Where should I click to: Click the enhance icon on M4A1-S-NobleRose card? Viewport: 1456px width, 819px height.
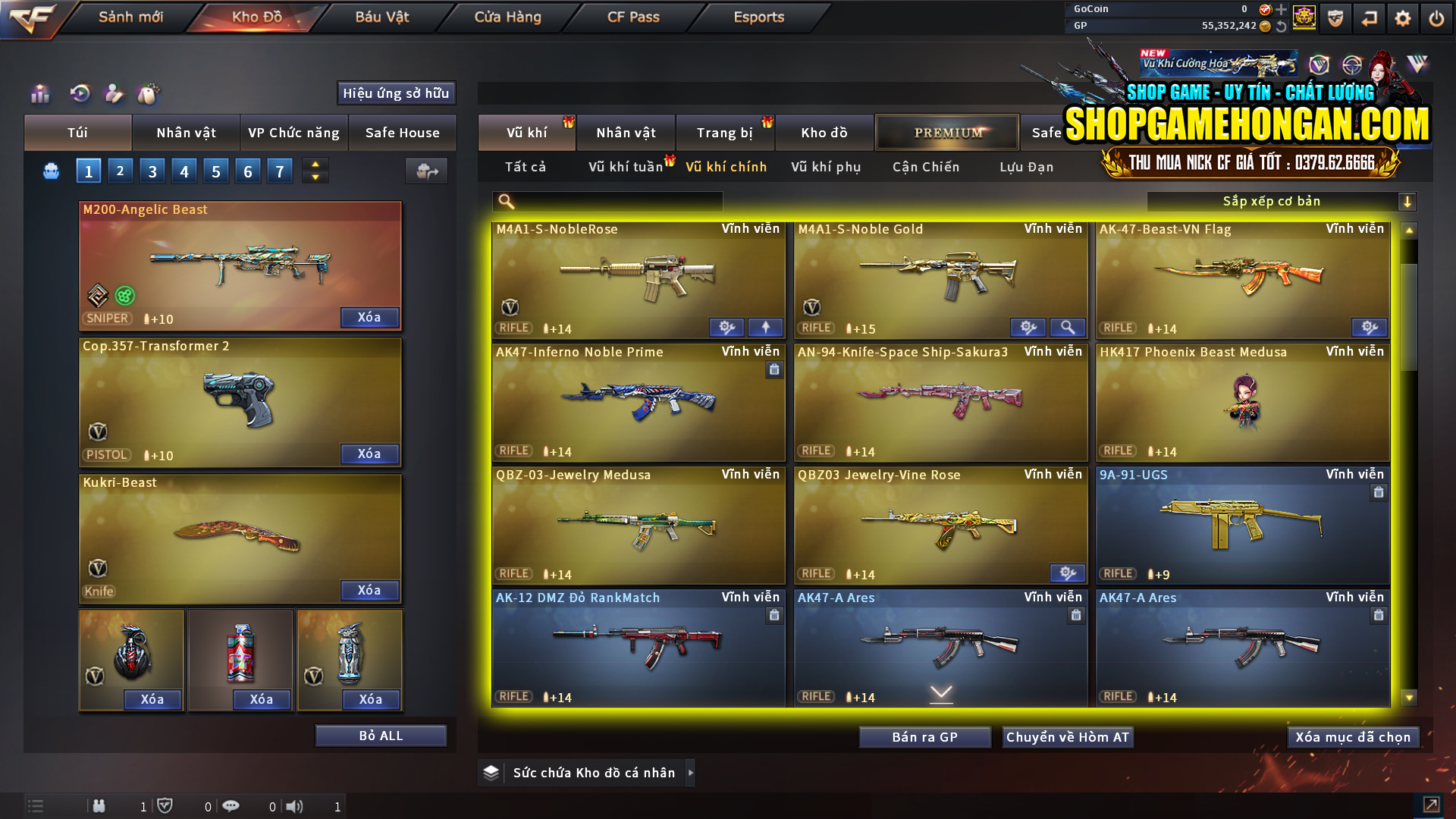tap(726, 327)
